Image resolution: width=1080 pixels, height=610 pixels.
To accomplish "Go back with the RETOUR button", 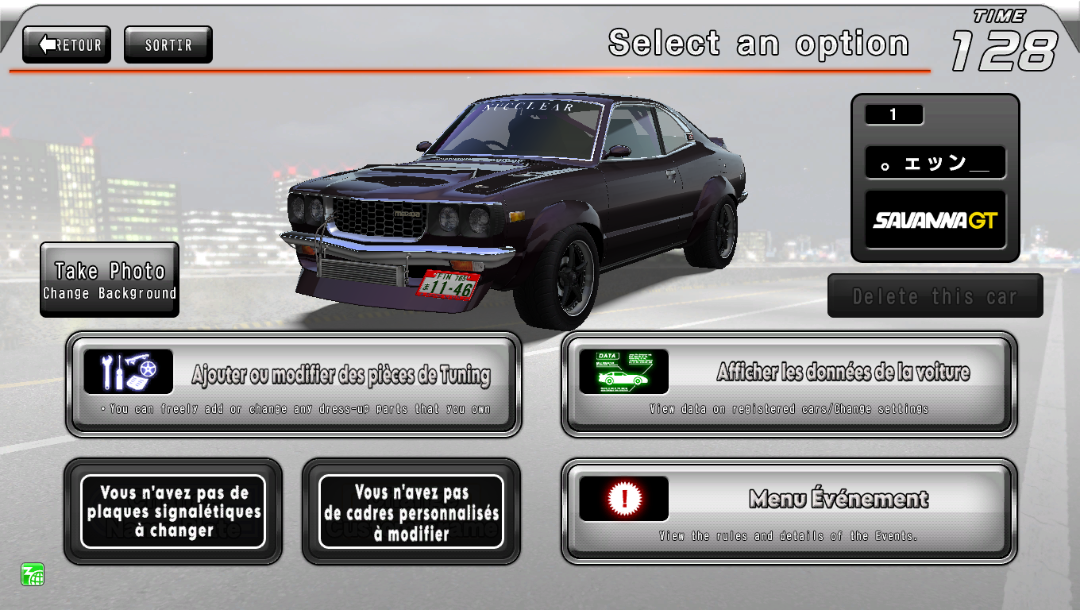I will 67,45.
